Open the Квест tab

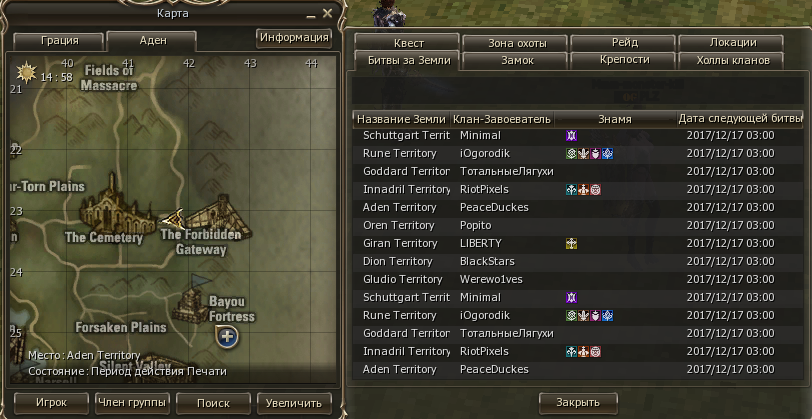point(408,43)
